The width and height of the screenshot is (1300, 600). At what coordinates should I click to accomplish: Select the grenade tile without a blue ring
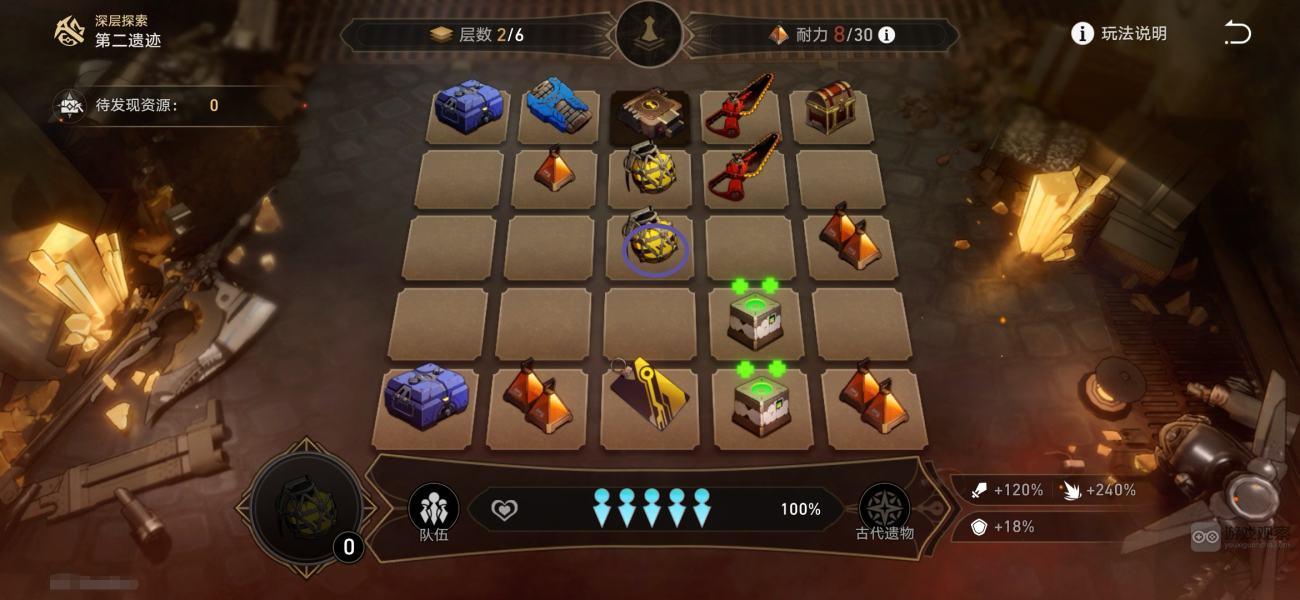(x=649, y=174)
